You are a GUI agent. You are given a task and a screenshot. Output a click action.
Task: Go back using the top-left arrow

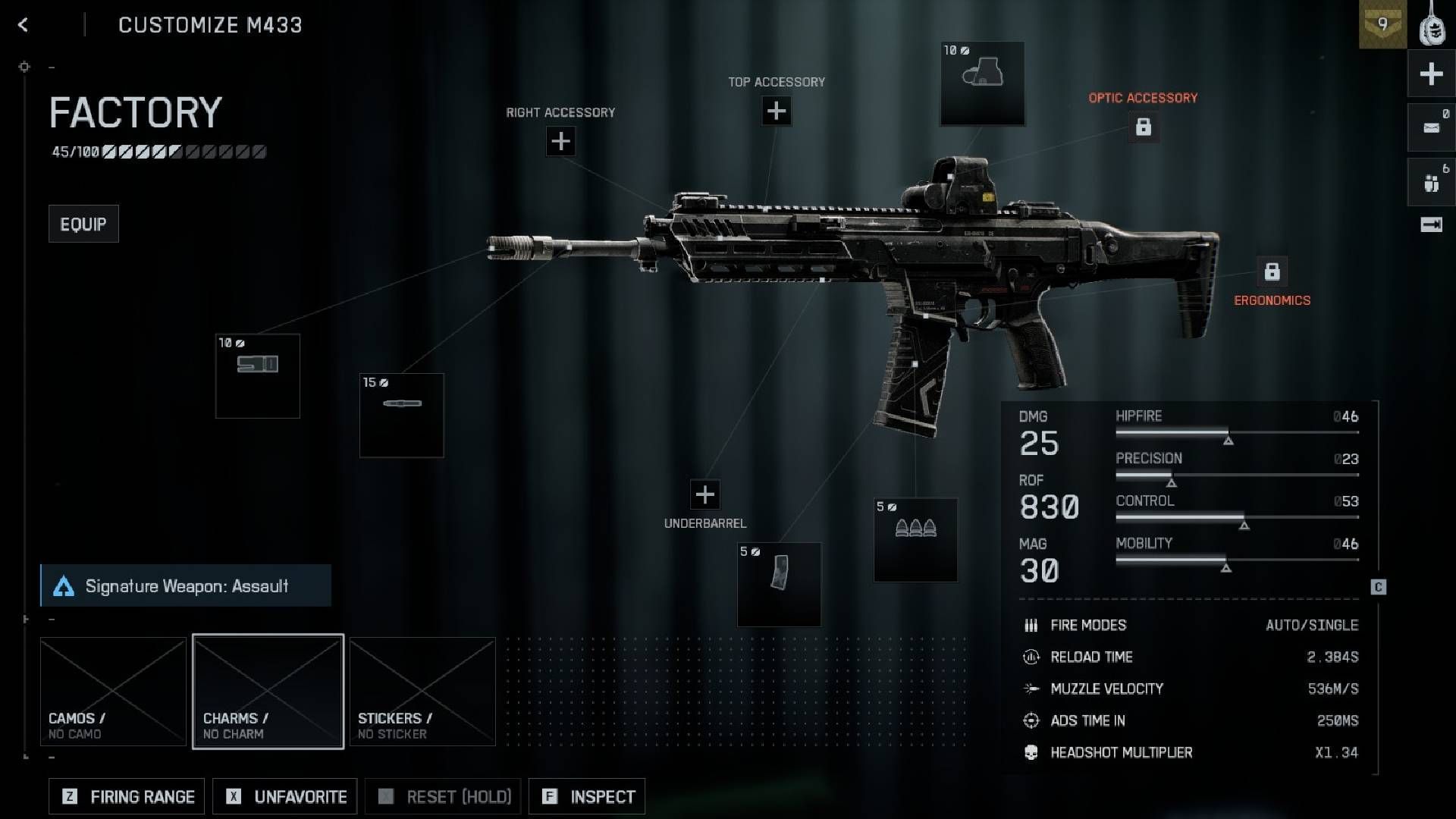pyautogui.click(x=23, y=25)
